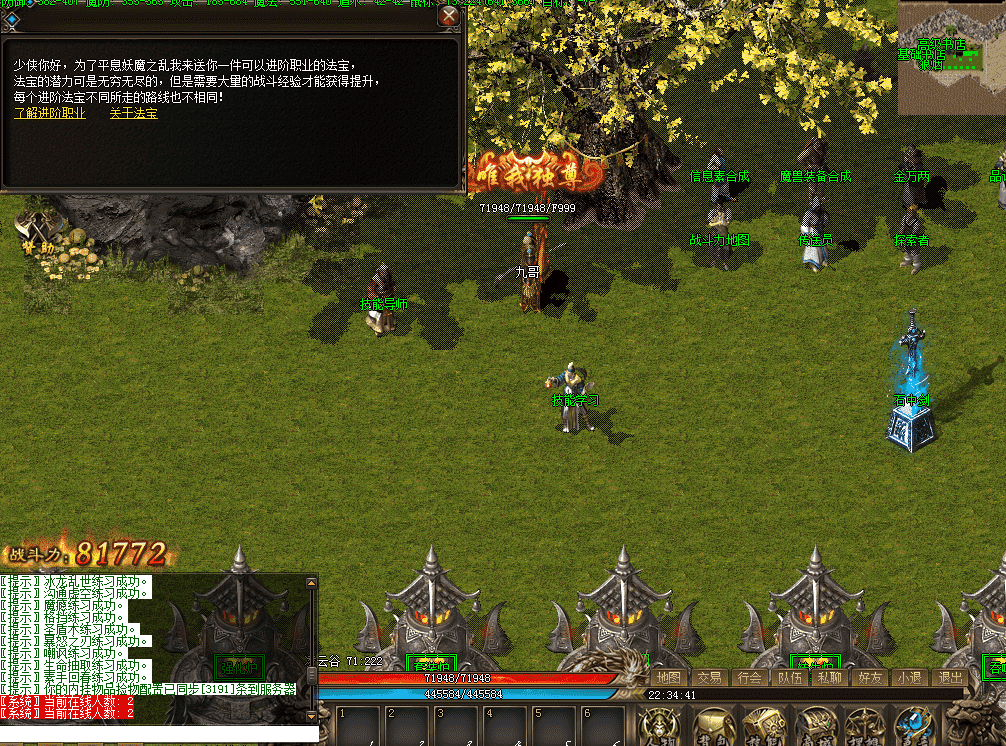Click the 赞助 sponsor icon

38,232
